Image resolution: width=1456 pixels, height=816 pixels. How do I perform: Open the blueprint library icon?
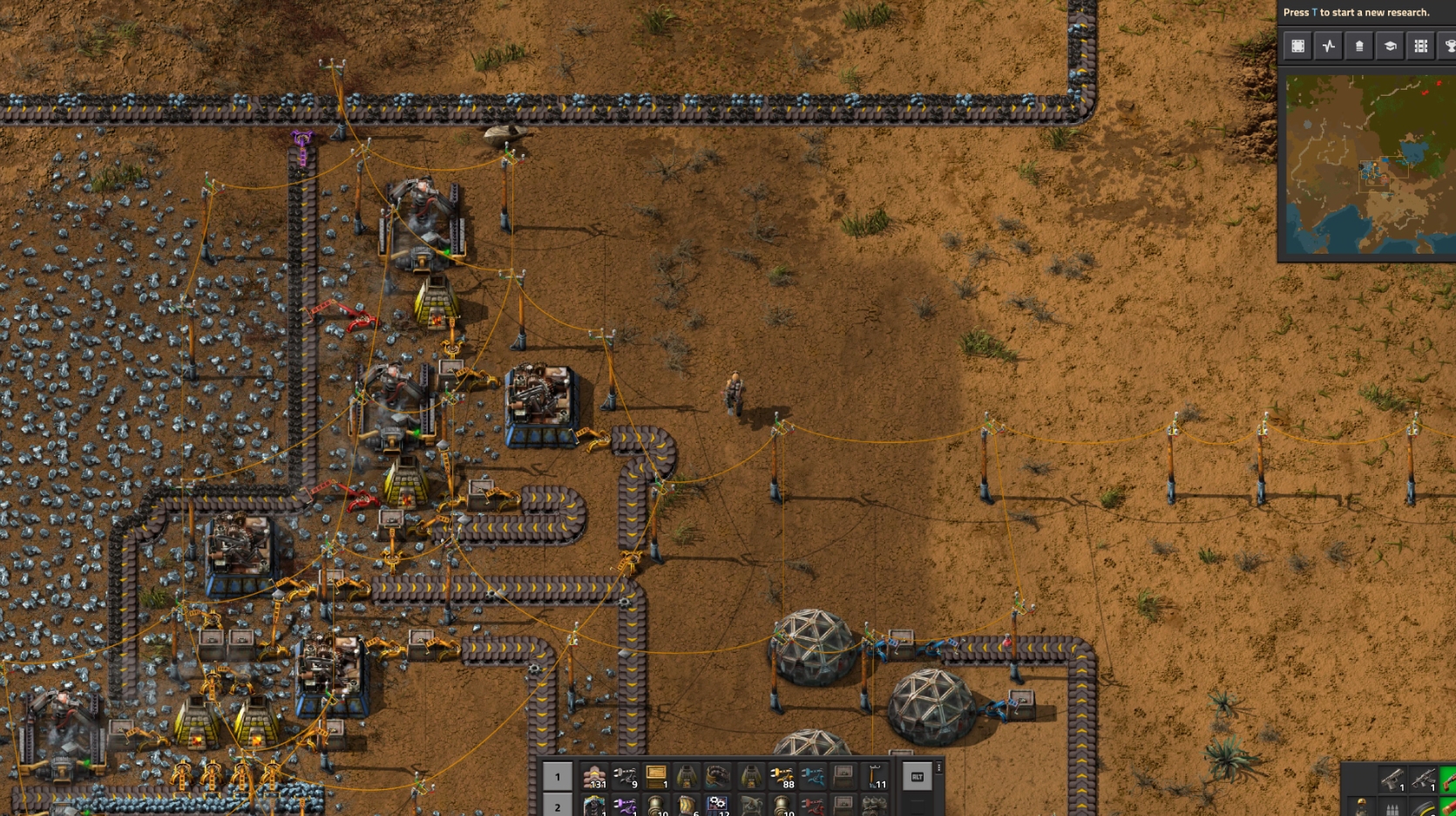pos(1297,45)
